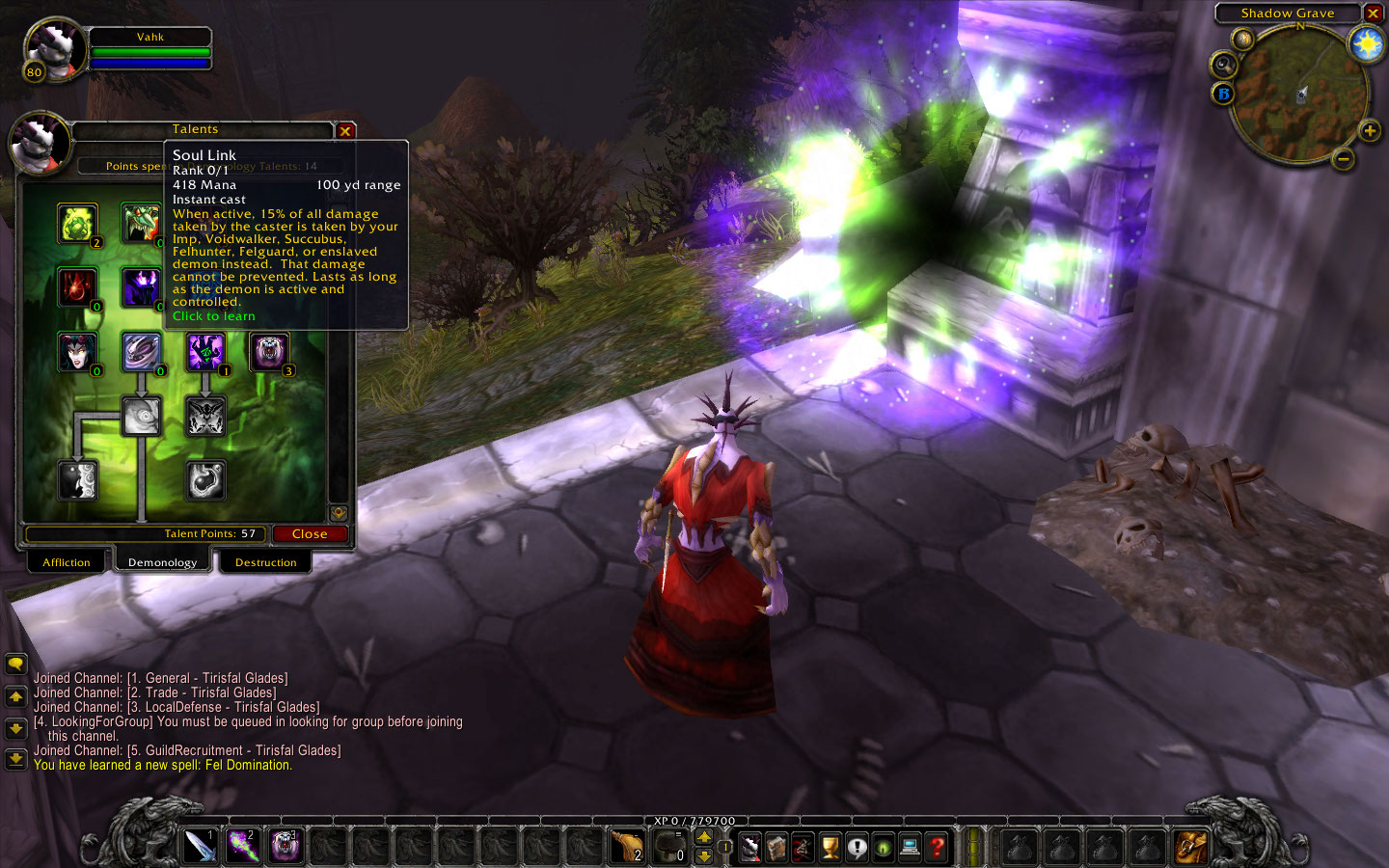Image resolution: width=1389 pixels, height=868 pixels.
Task: Select the Demonology talent tab
Action: tap(162, 562)
